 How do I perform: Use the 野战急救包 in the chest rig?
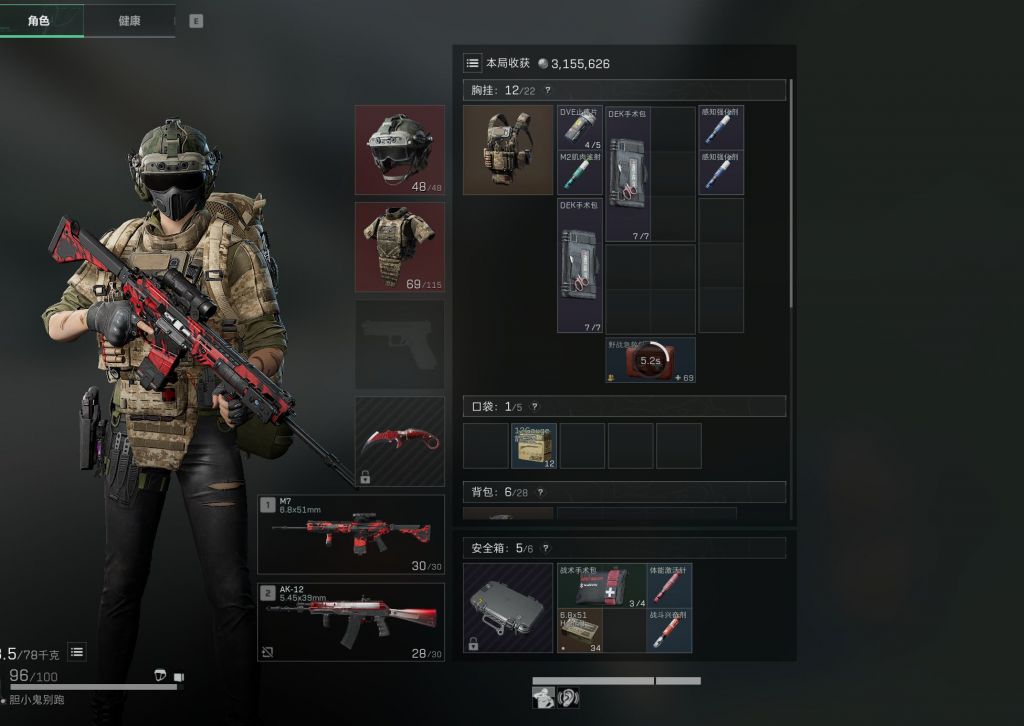pos(650,360)
